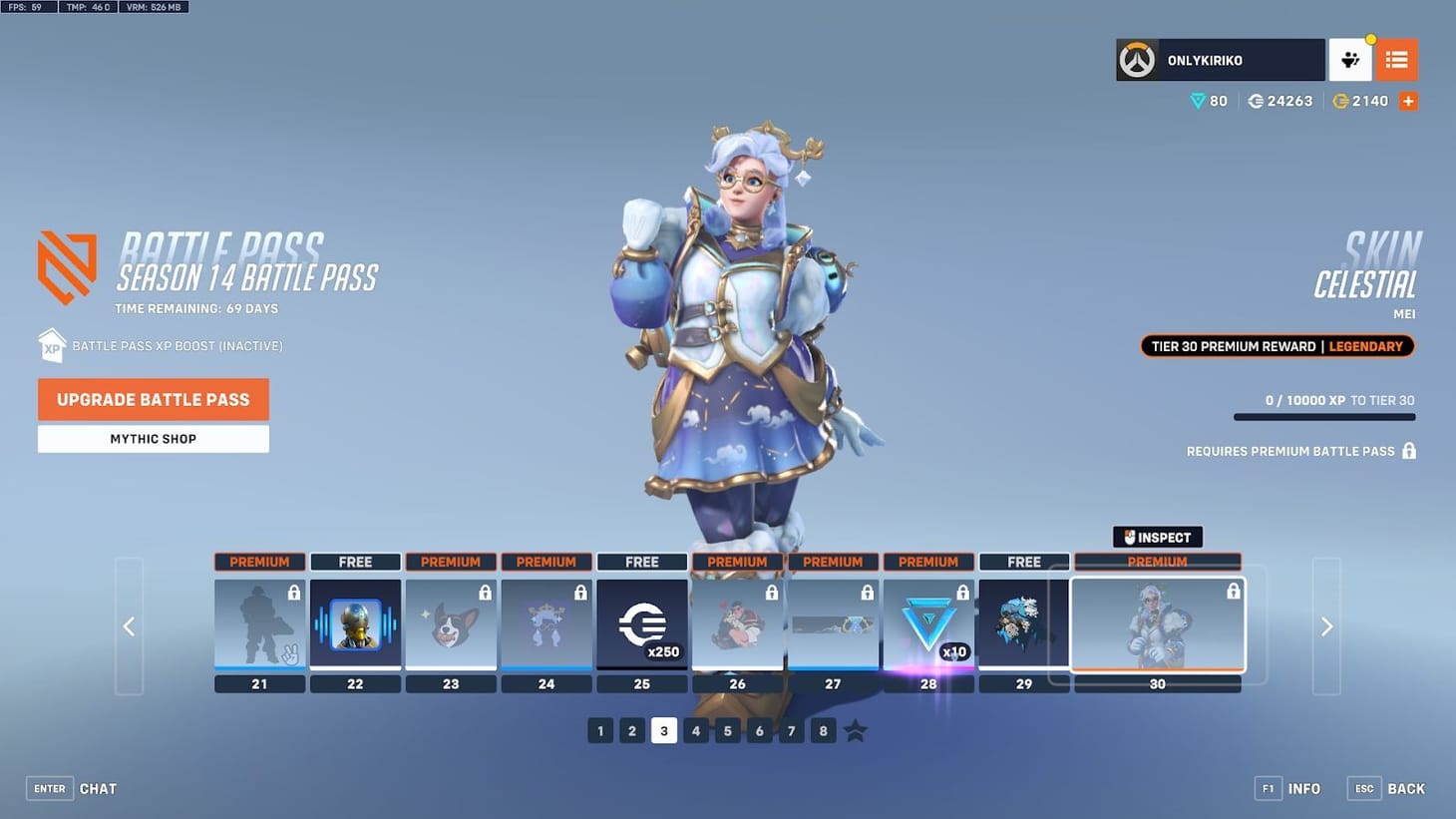Open Info with the F1 label
This screenshot has width=1456, height=819.
(x=1269, y=788)
